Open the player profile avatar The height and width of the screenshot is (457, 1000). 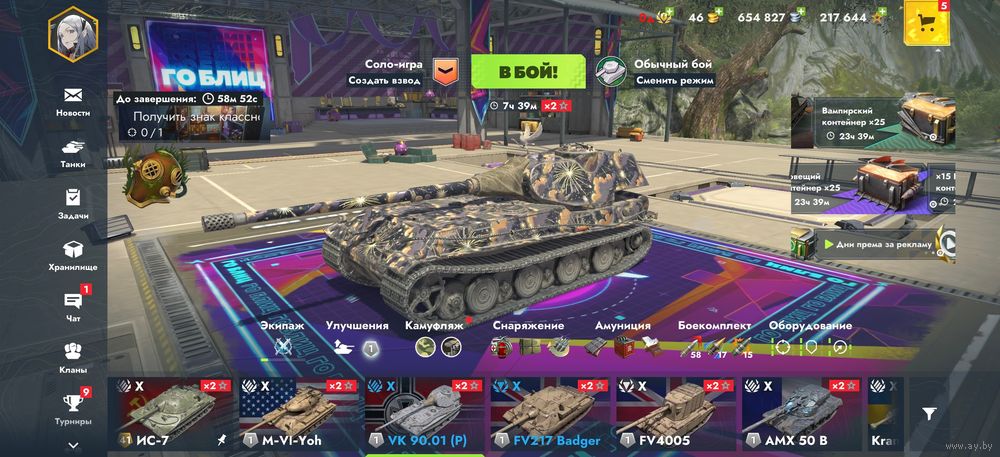pyautogui.click(x=72, y=34)
